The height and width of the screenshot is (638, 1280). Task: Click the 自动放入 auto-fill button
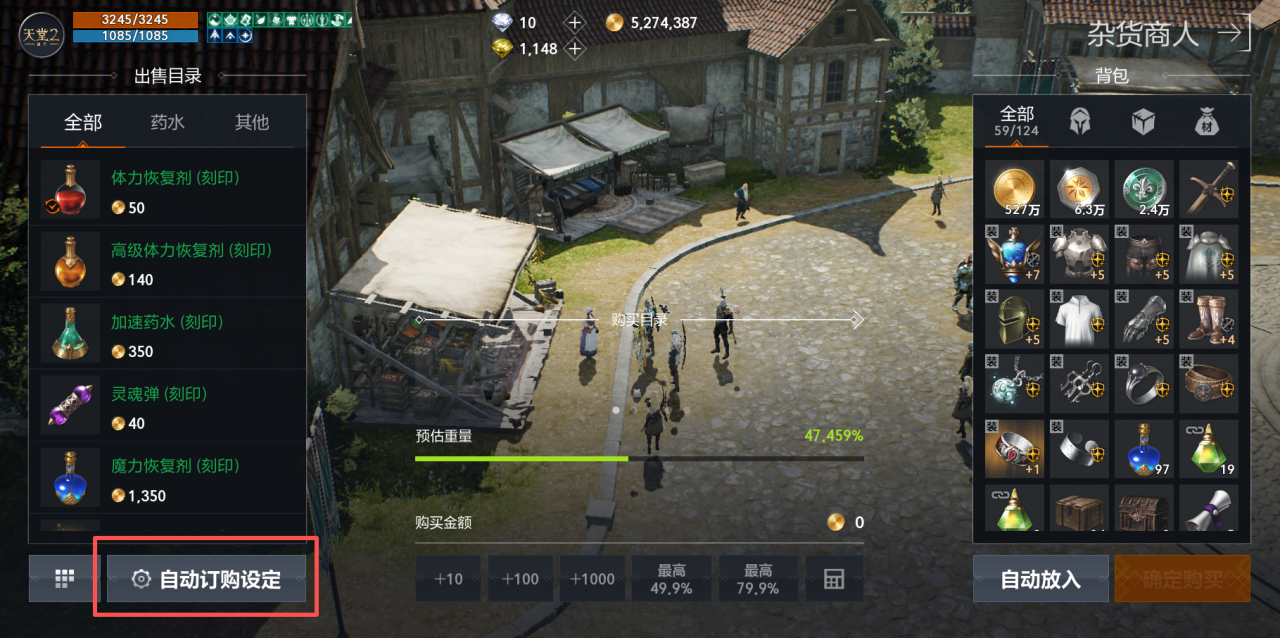(1040, 579)
